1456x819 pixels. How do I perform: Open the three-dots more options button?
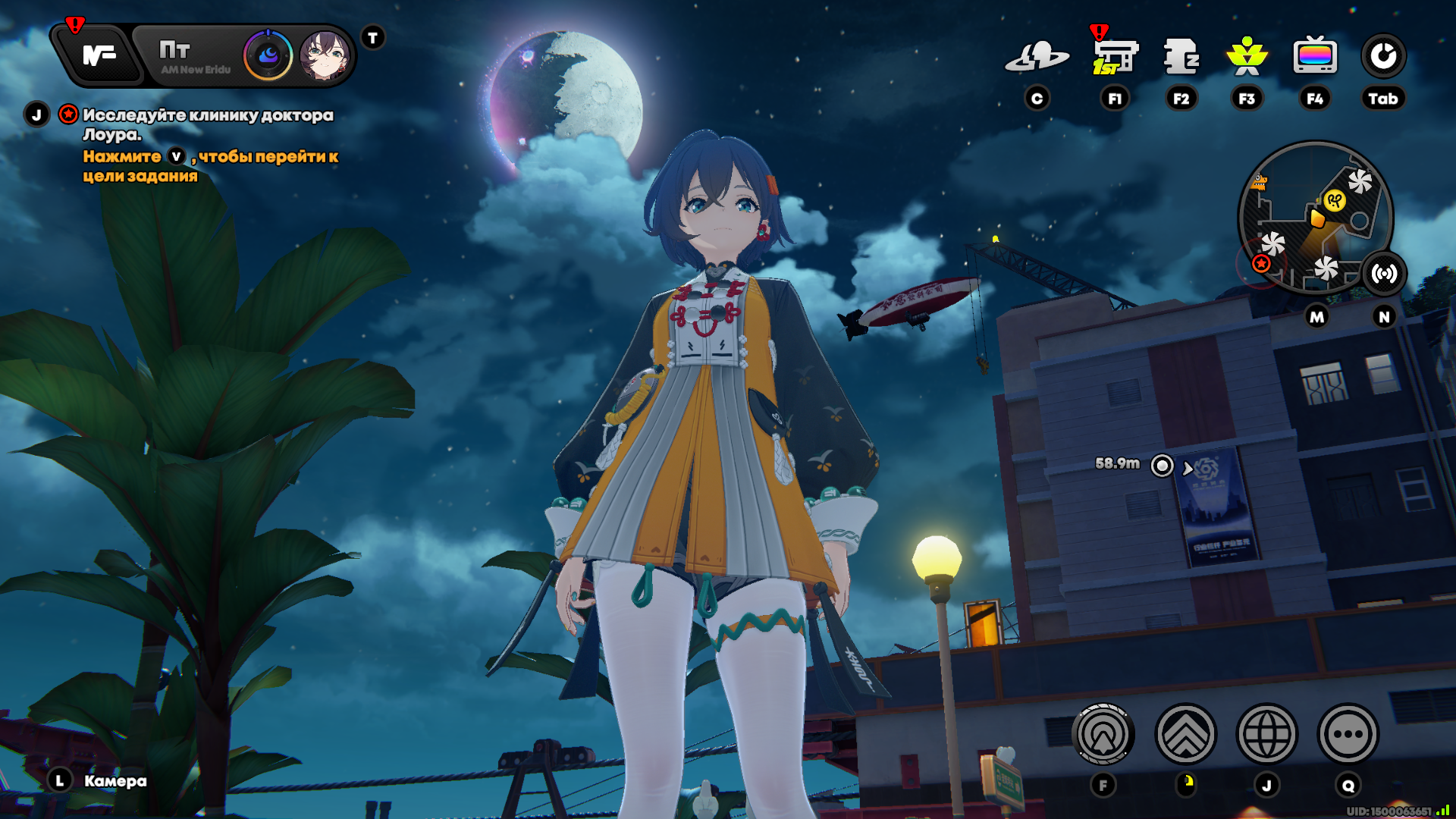[1348, 734]
